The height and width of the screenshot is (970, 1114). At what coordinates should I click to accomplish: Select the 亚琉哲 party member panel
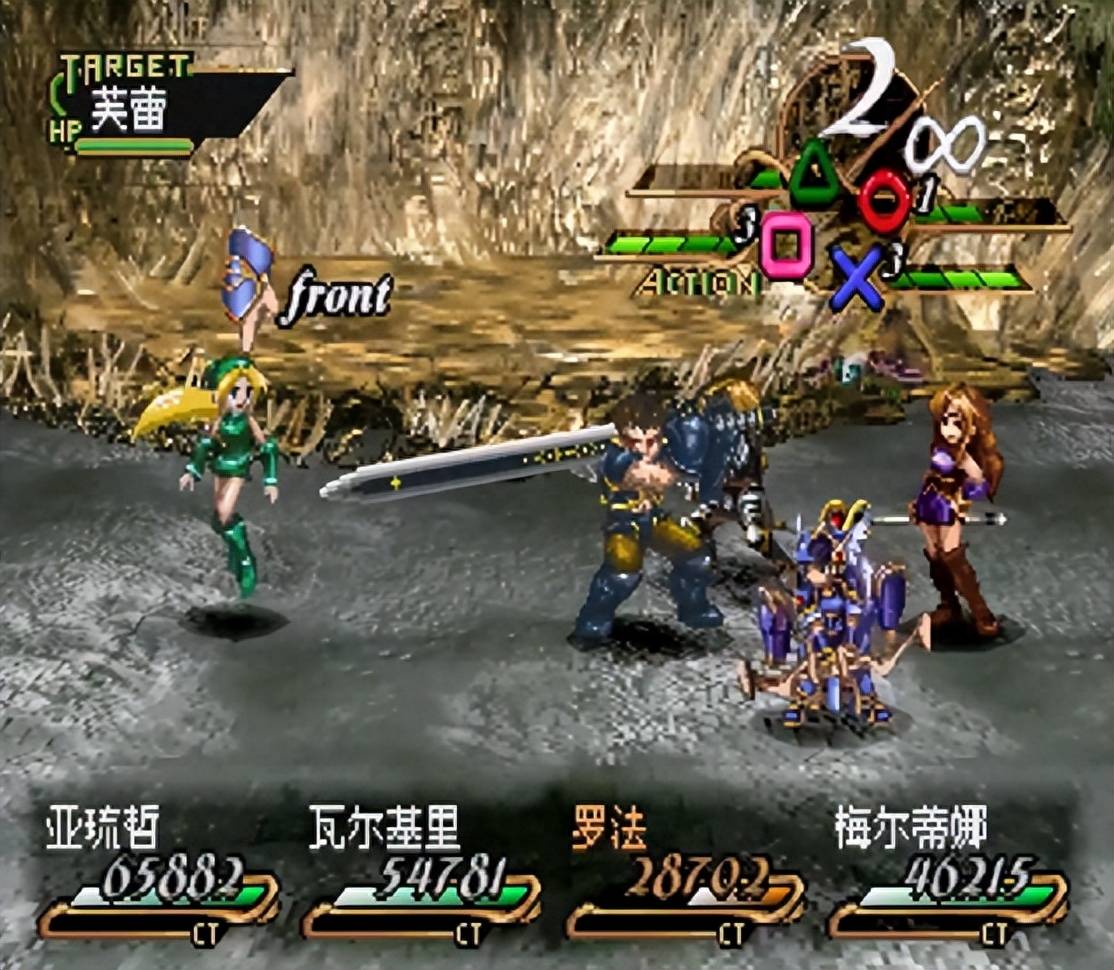158,875
